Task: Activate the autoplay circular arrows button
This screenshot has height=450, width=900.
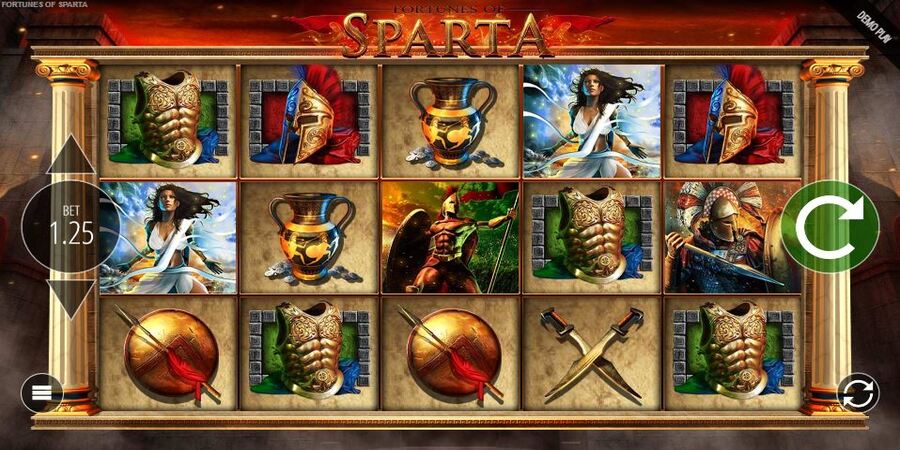Action: pyautogui.click(x=857, y=393)
